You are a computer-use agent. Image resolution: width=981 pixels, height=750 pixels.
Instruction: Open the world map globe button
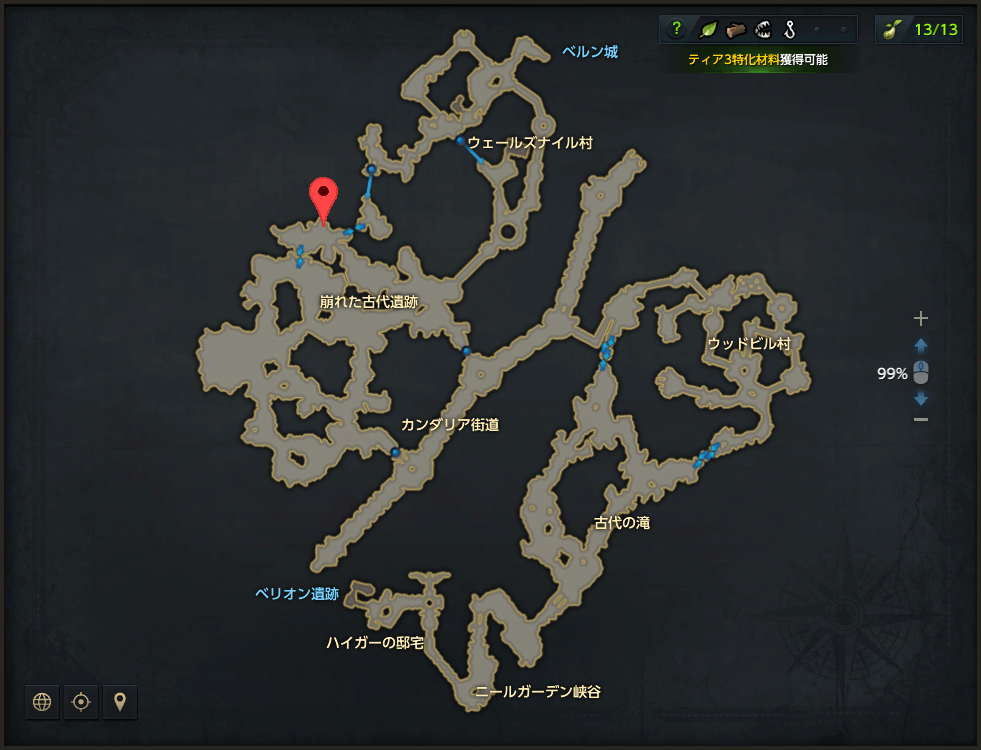click(42, 702)
